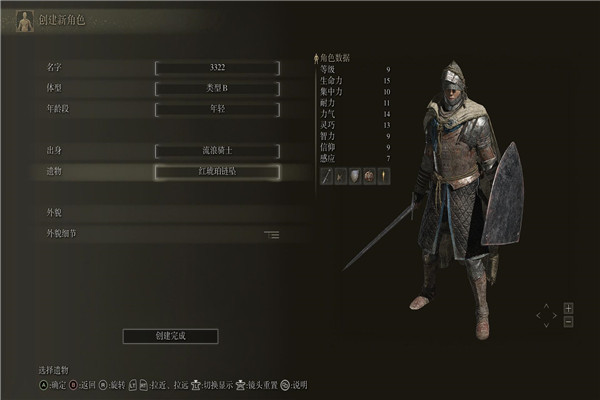This screenshot has height=400, width=600.
Task: Choose the origin field 流浪骑士
Action: tap(217, 151)
